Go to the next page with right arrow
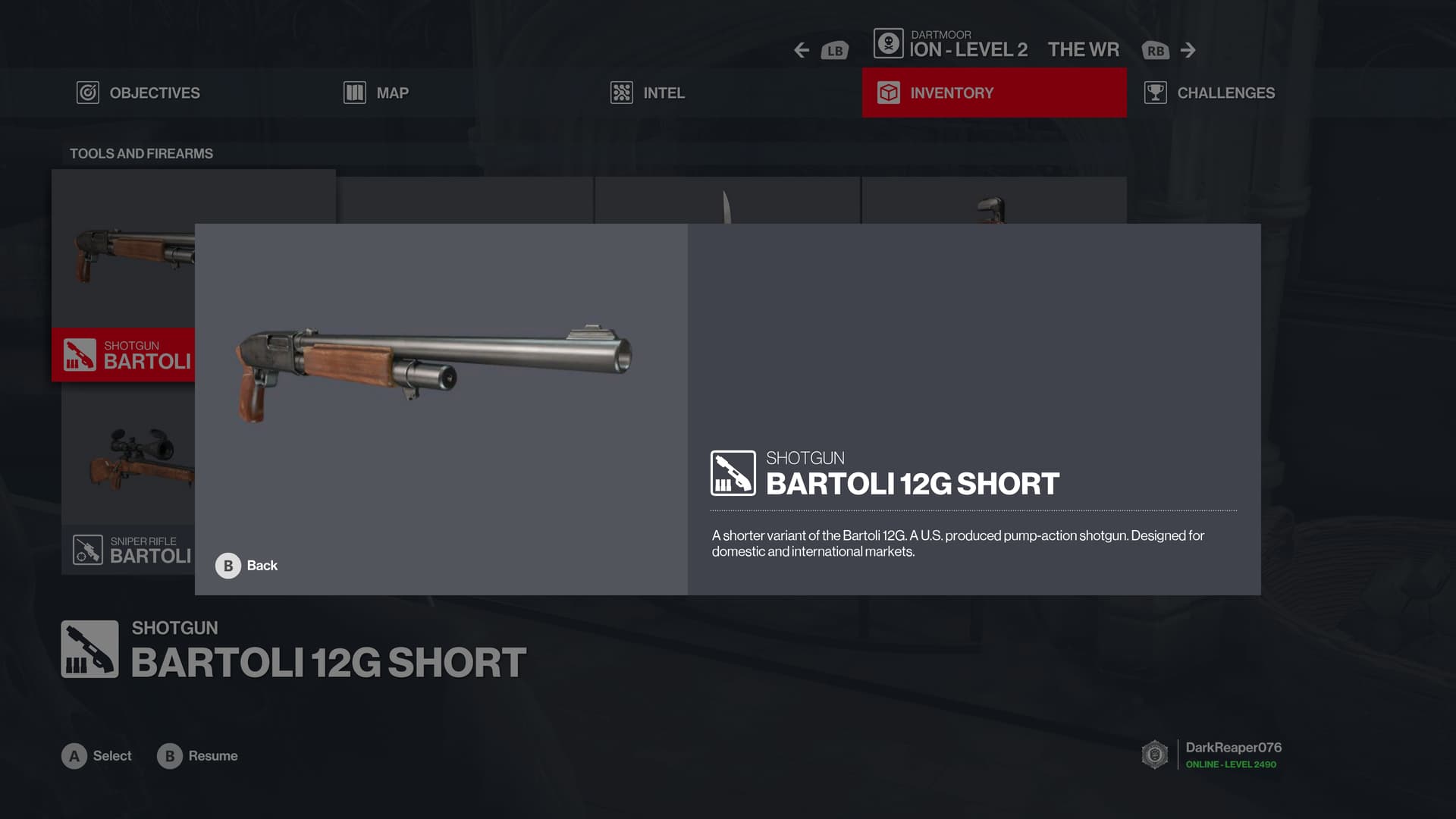The image size is (1456, 819). click(1188, 50)
